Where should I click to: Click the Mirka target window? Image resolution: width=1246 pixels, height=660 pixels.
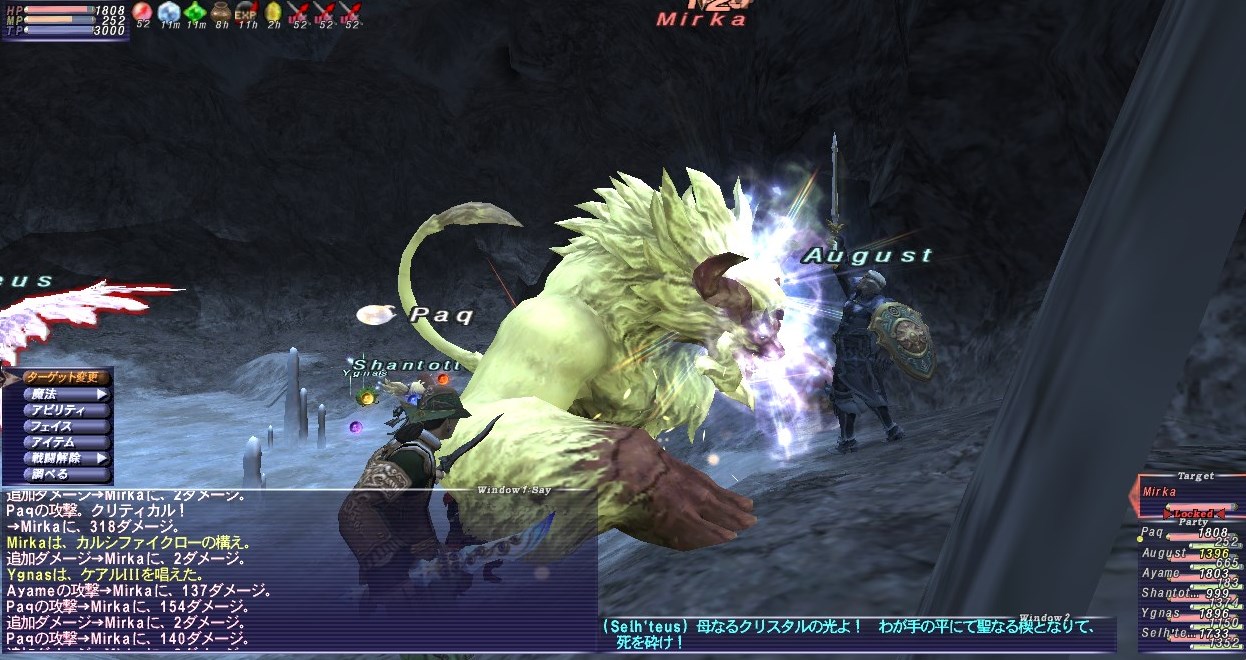click(1192, 492)
